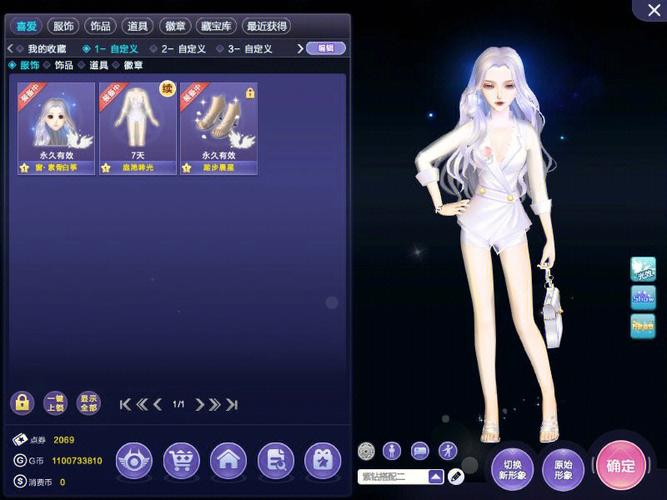Restore the 原始形象 look

point(563,467)
